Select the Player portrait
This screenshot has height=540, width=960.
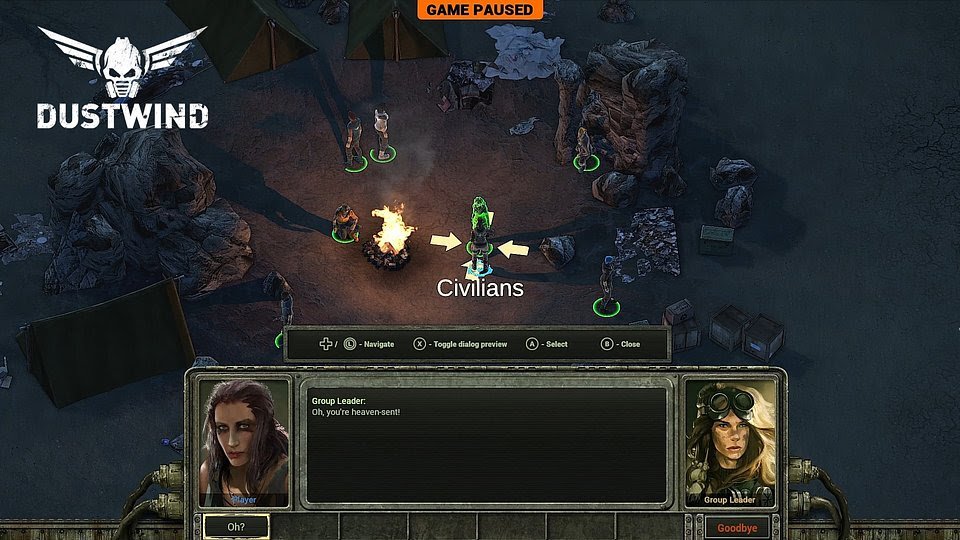244,441
